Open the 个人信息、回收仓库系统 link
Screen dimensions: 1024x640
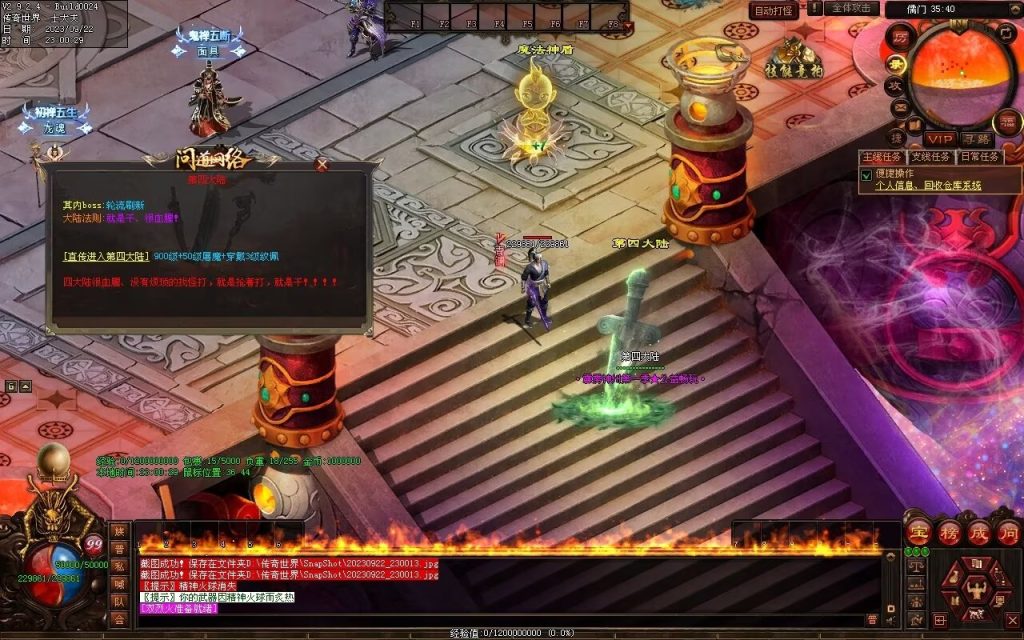(928, 185)
